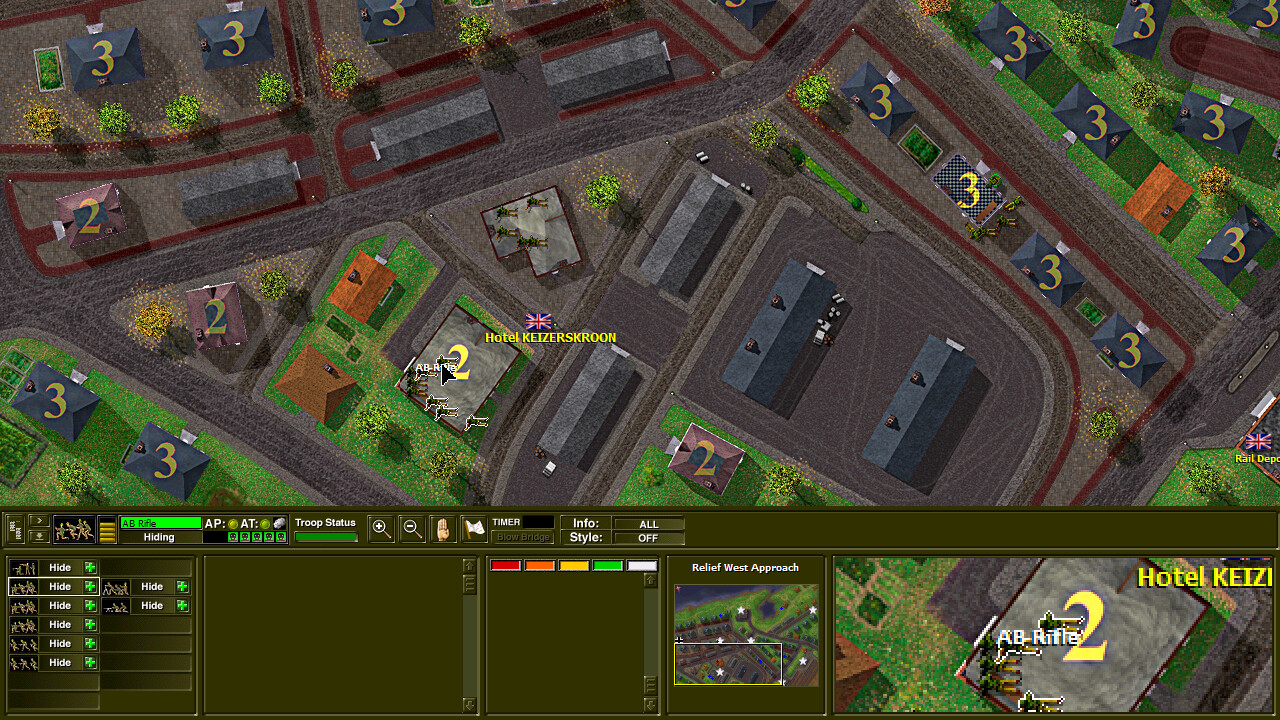The image size is (1280, 720).
Task: Toggle the Style setting showing OFF
Action: 648,537
